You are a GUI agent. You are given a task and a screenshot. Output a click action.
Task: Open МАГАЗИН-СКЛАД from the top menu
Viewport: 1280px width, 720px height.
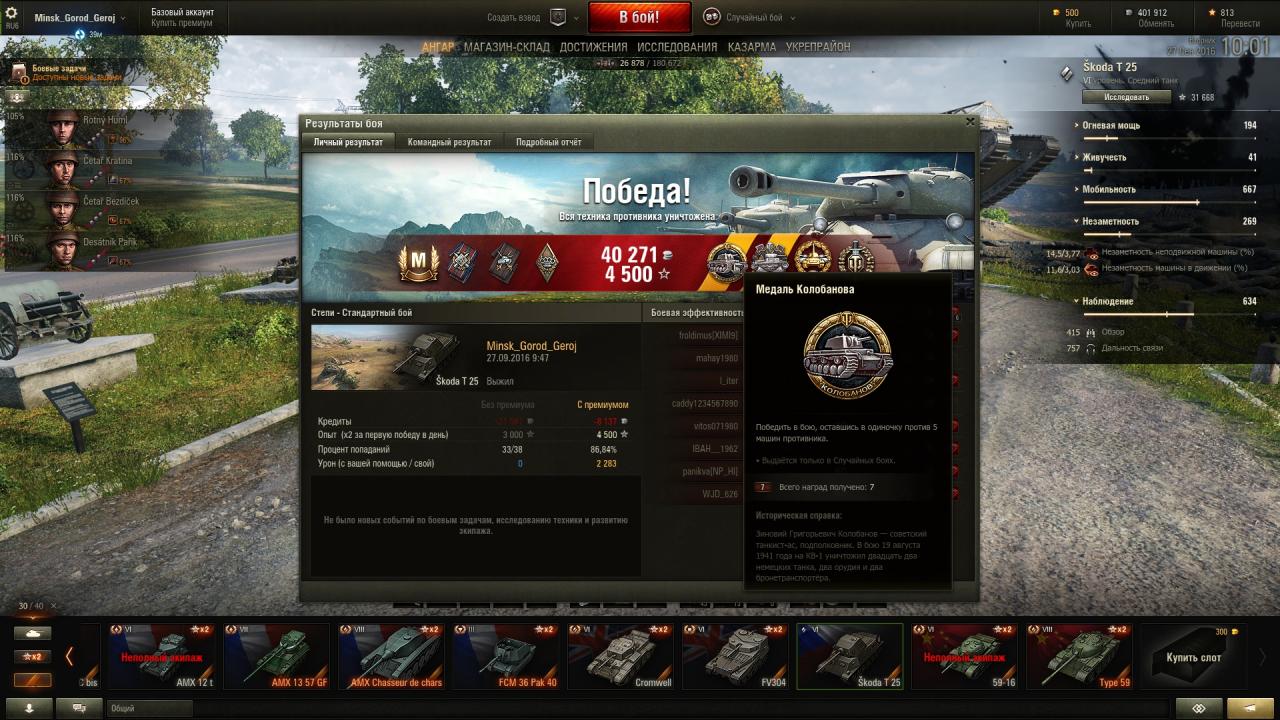(507, 47)
